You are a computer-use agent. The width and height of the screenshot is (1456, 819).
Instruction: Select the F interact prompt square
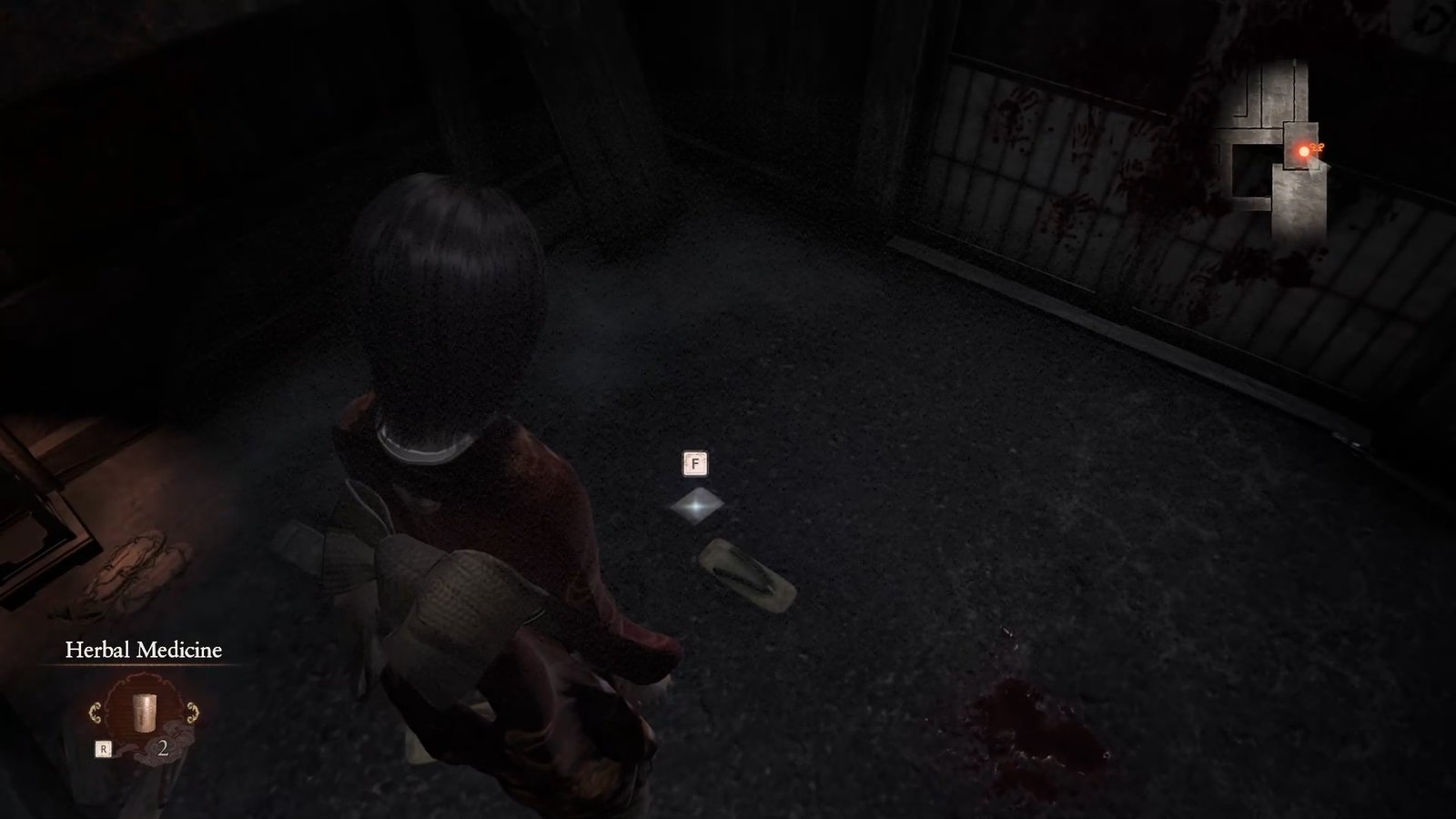(695, 464)
